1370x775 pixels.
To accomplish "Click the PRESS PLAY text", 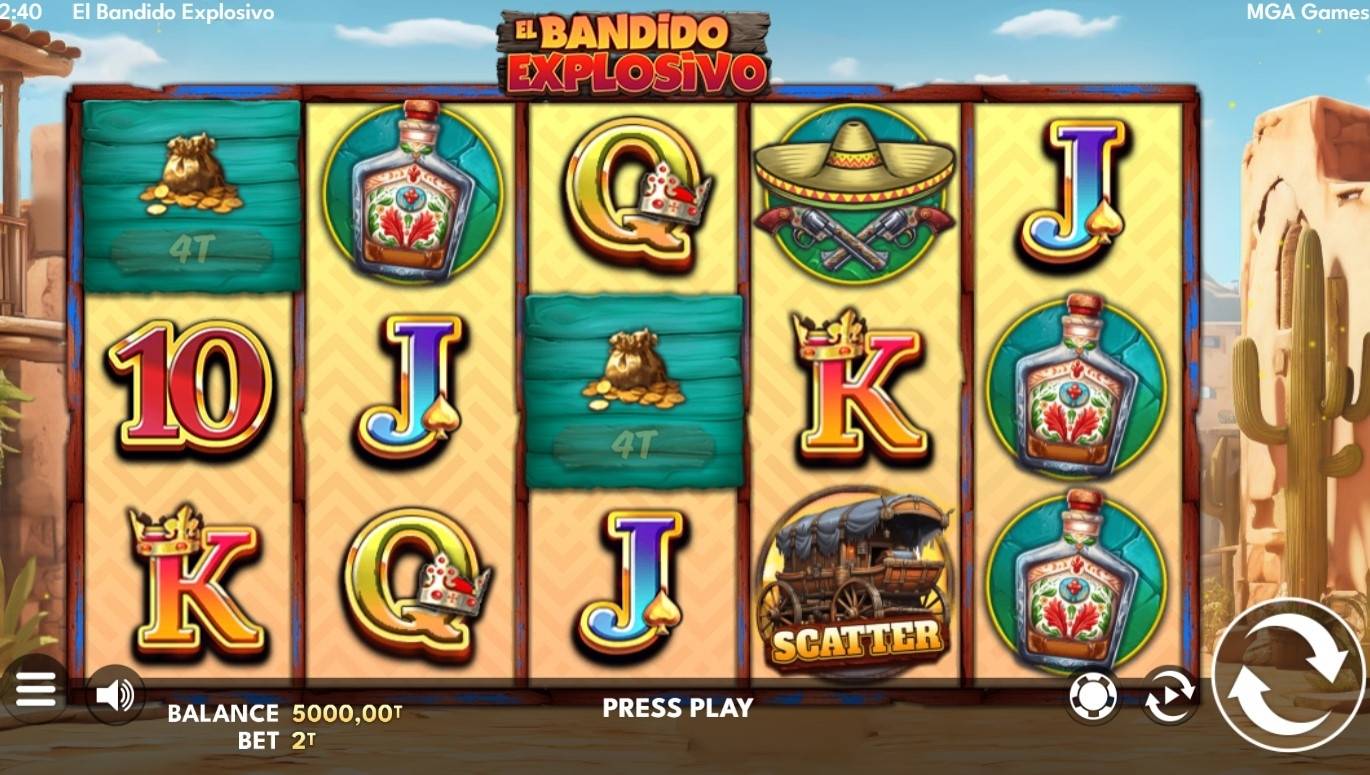I will click(676, 710).
